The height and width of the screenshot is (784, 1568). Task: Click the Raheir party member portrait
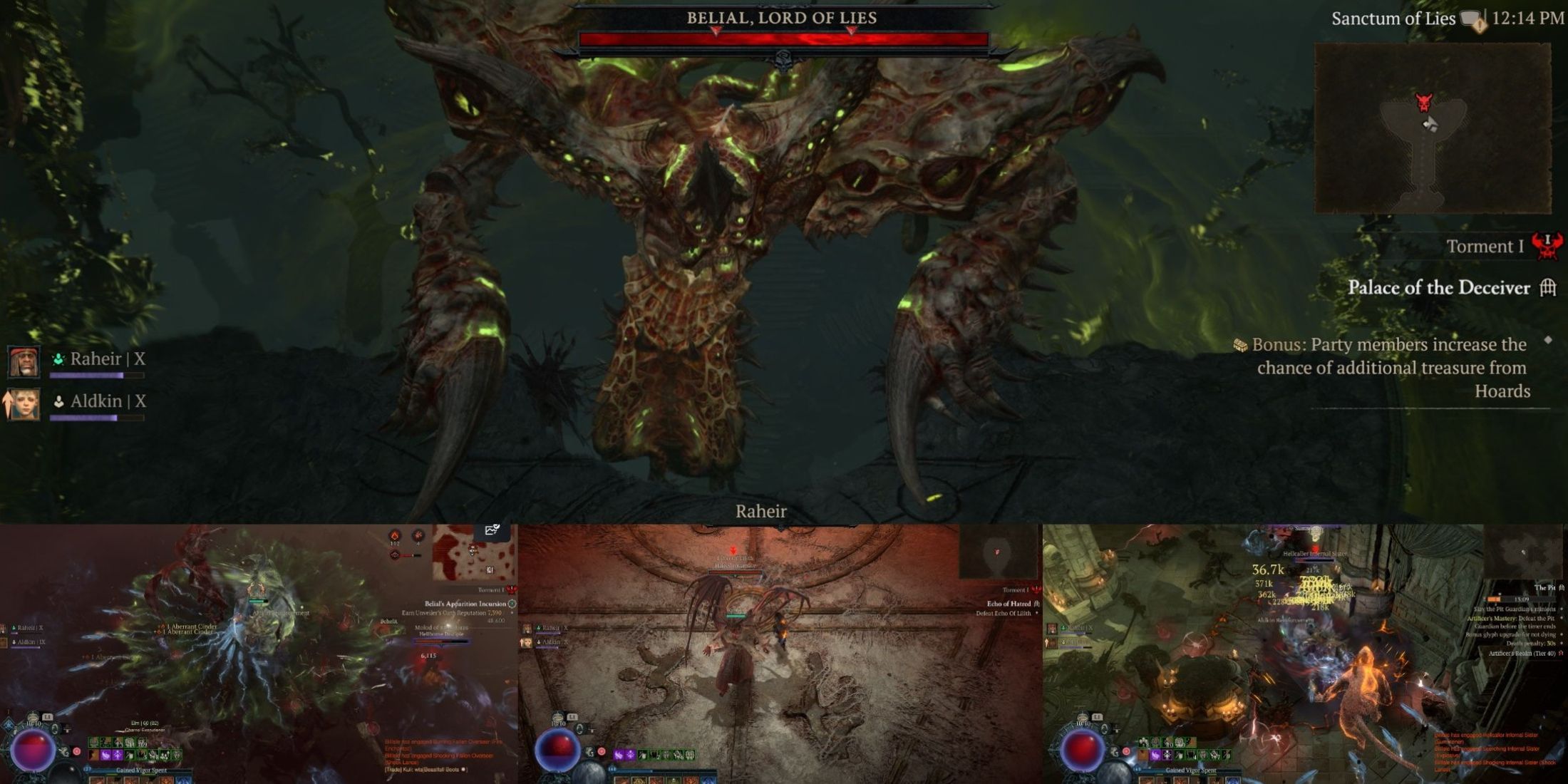23,360
